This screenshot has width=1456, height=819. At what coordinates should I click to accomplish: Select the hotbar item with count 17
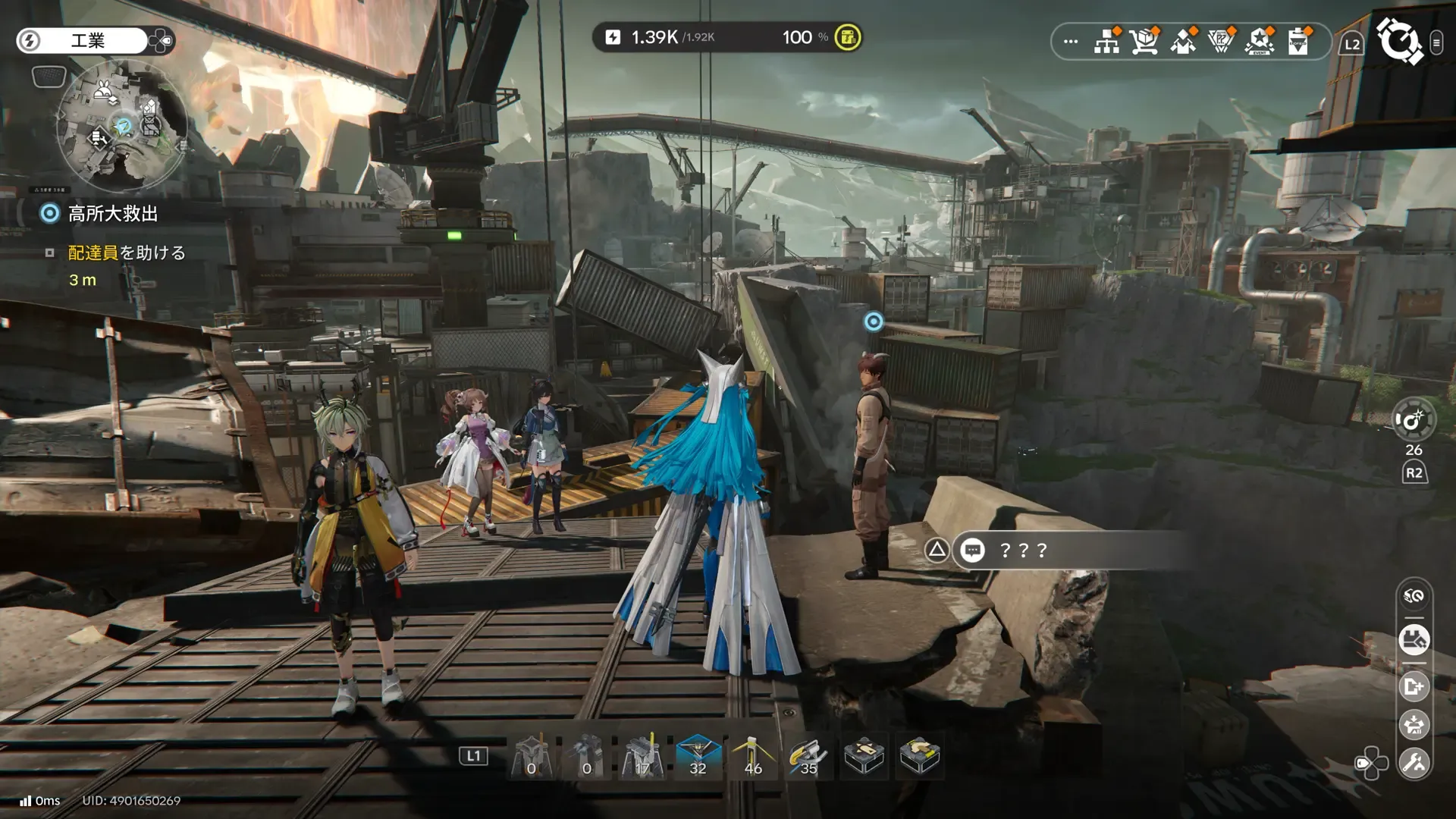[642, 756]
